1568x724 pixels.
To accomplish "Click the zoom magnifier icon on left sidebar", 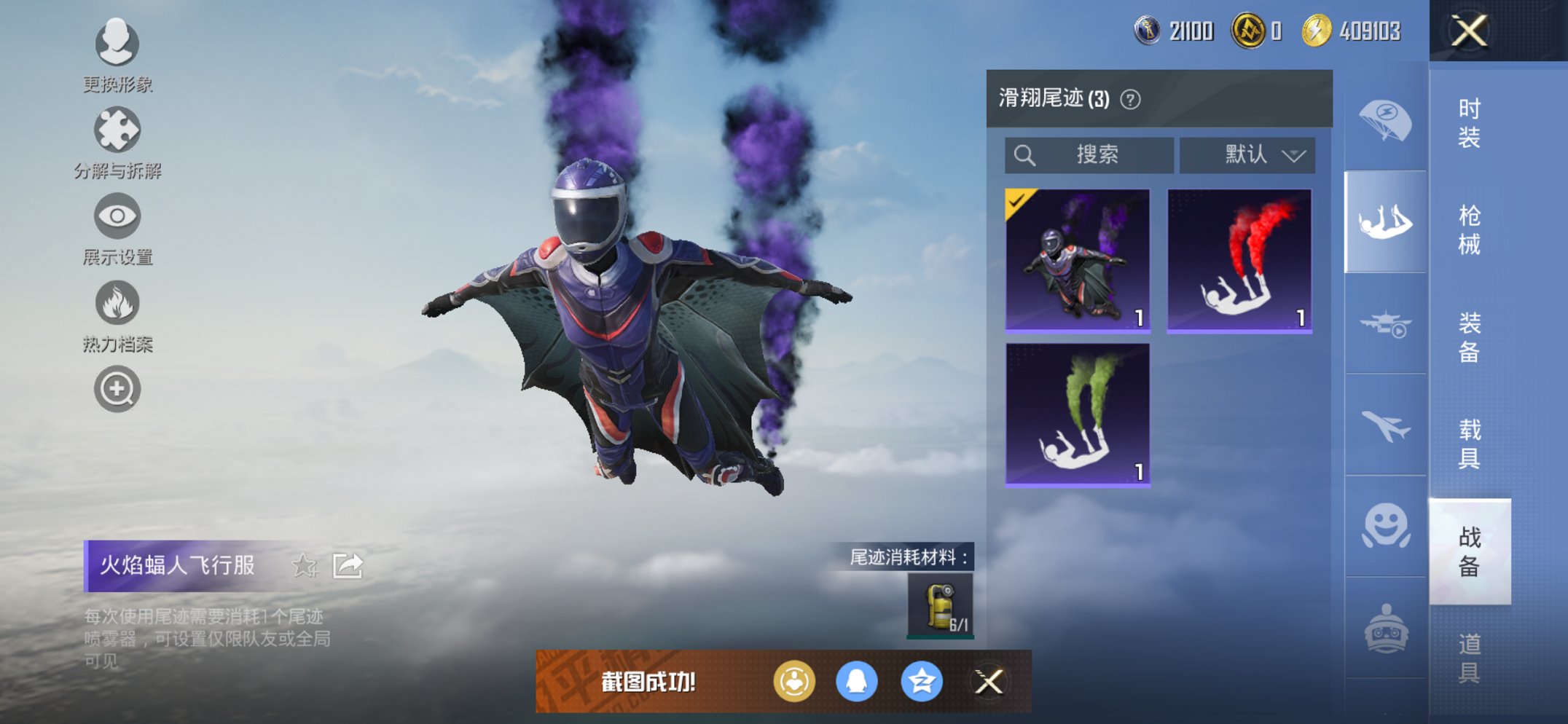I will [117, 388].
